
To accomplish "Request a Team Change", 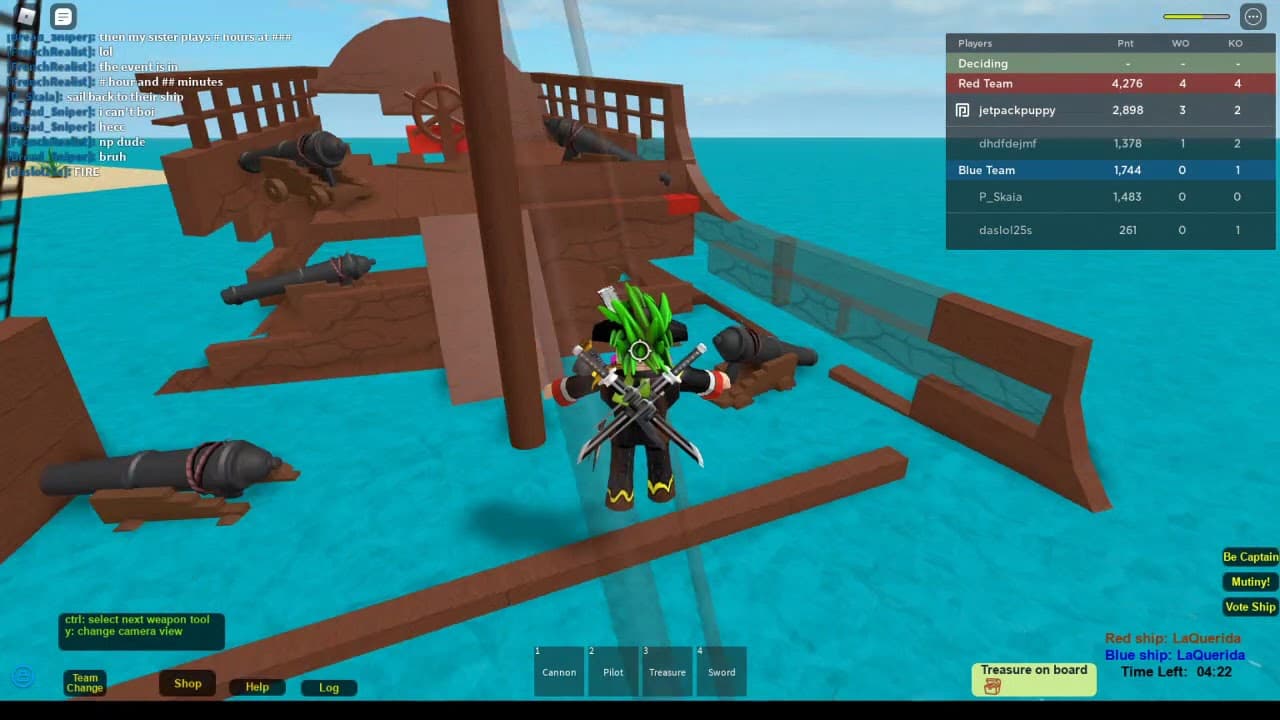I will (84, 682).
